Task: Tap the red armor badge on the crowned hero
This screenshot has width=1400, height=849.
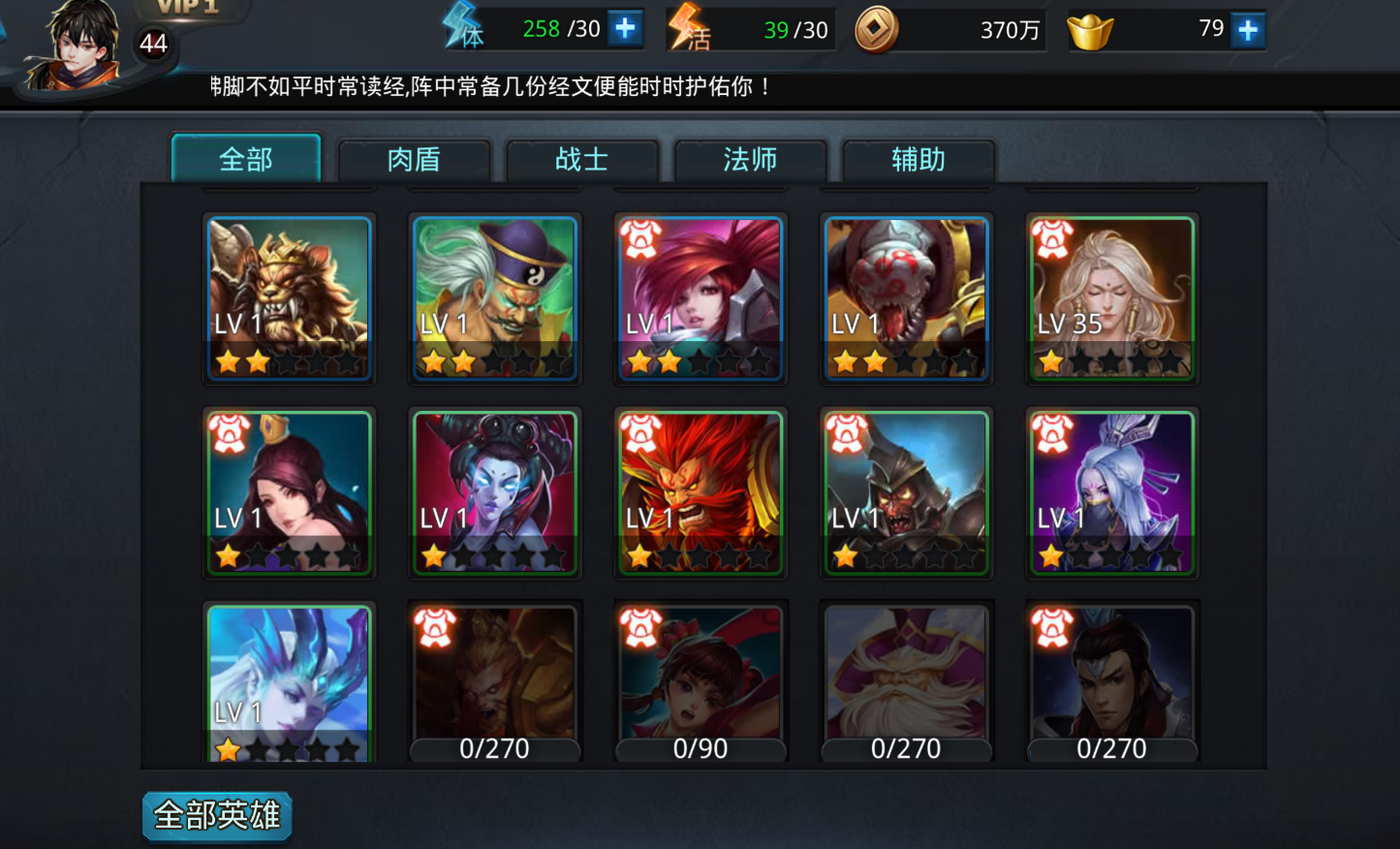Action: (230, 435)
